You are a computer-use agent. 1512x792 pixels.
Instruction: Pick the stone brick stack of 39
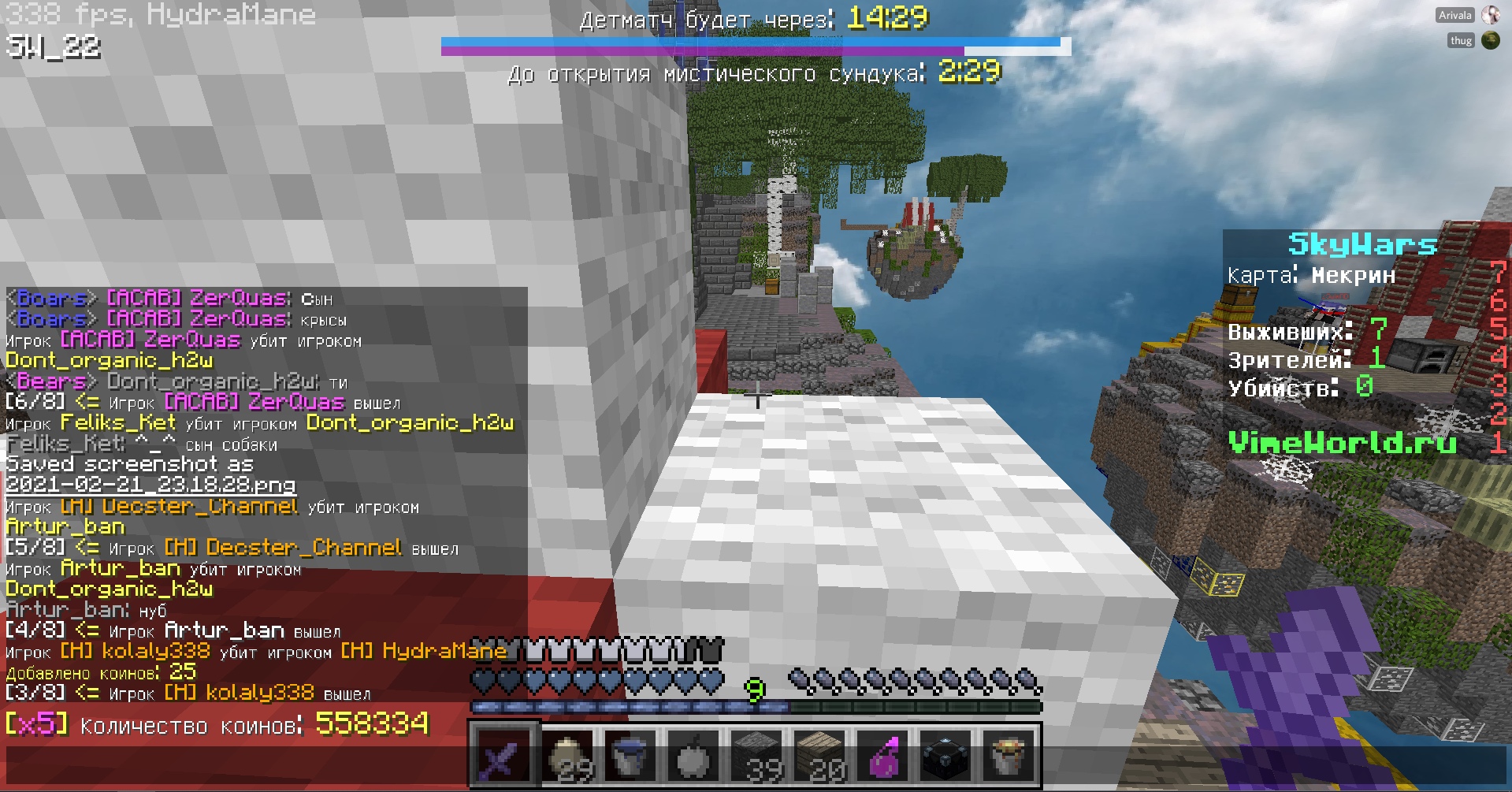point(756,756)
